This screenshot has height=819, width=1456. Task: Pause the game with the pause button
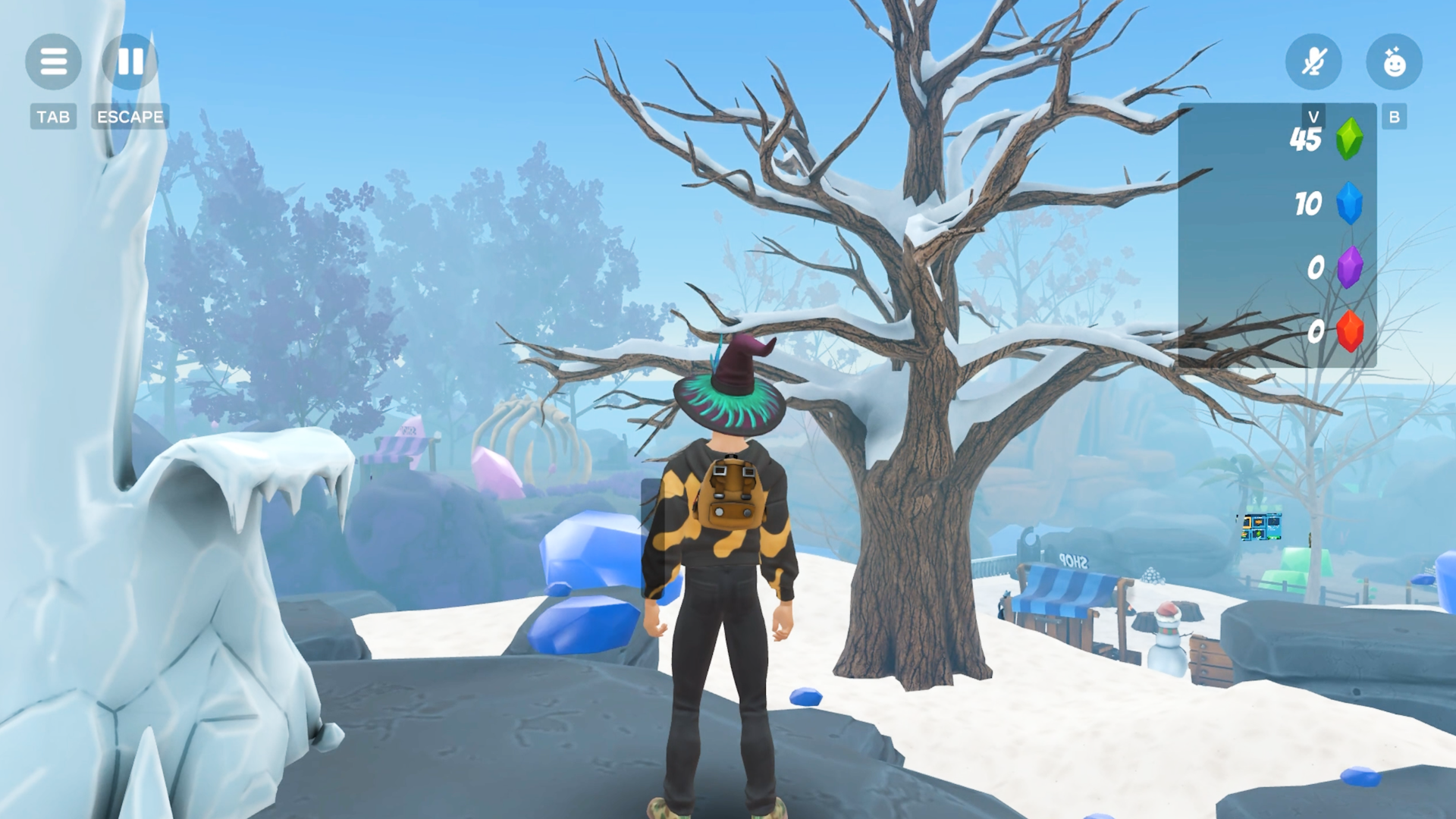[130, 61]
